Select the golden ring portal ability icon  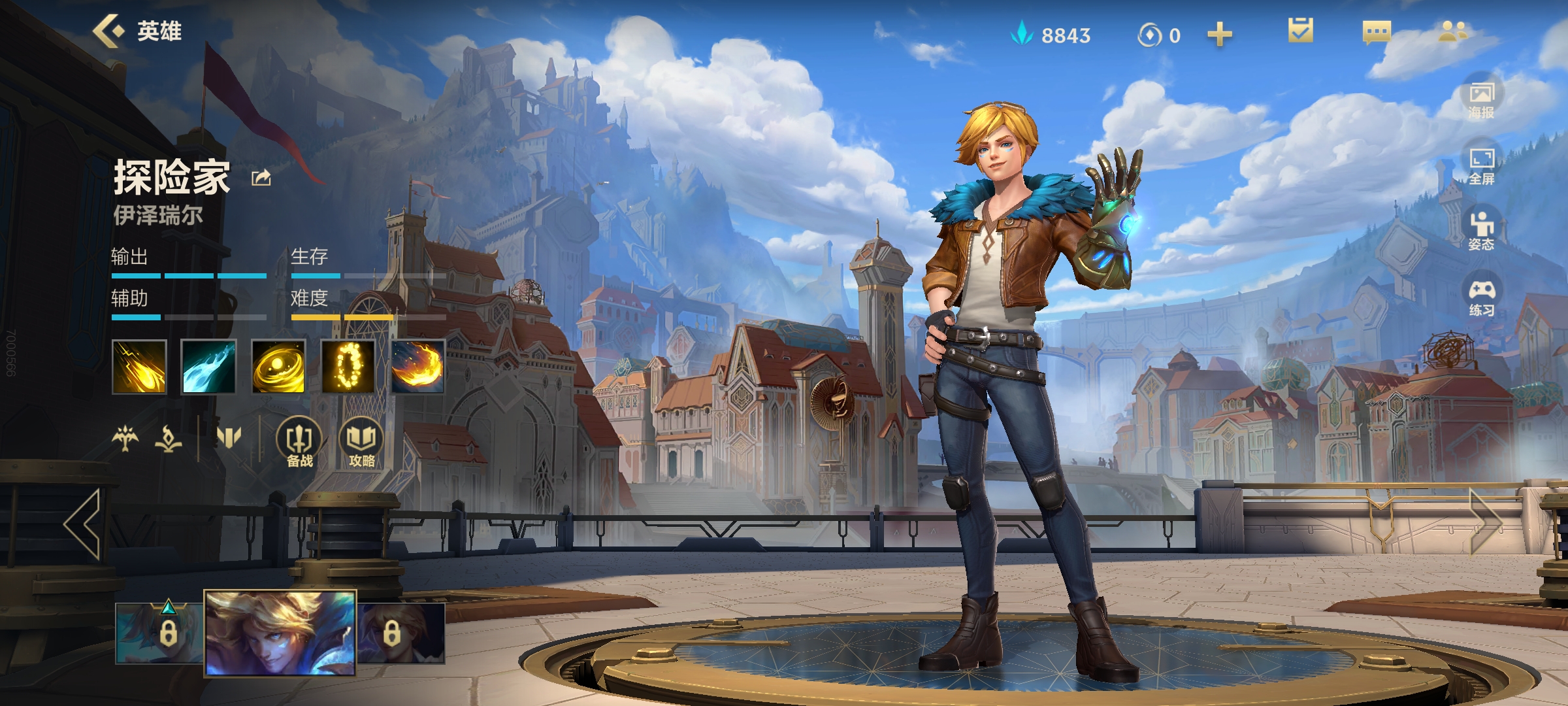coord(348,367)
